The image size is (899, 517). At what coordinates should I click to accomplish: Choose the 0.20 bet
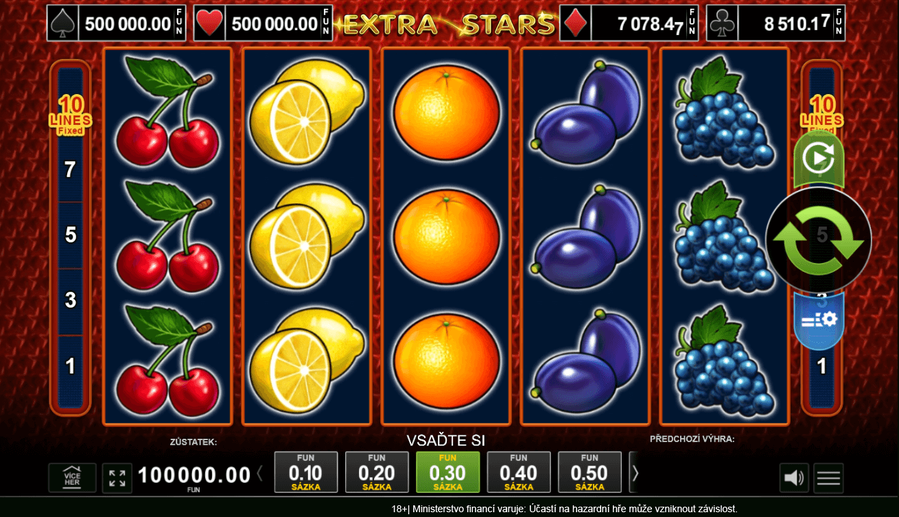tap(376, 472)
